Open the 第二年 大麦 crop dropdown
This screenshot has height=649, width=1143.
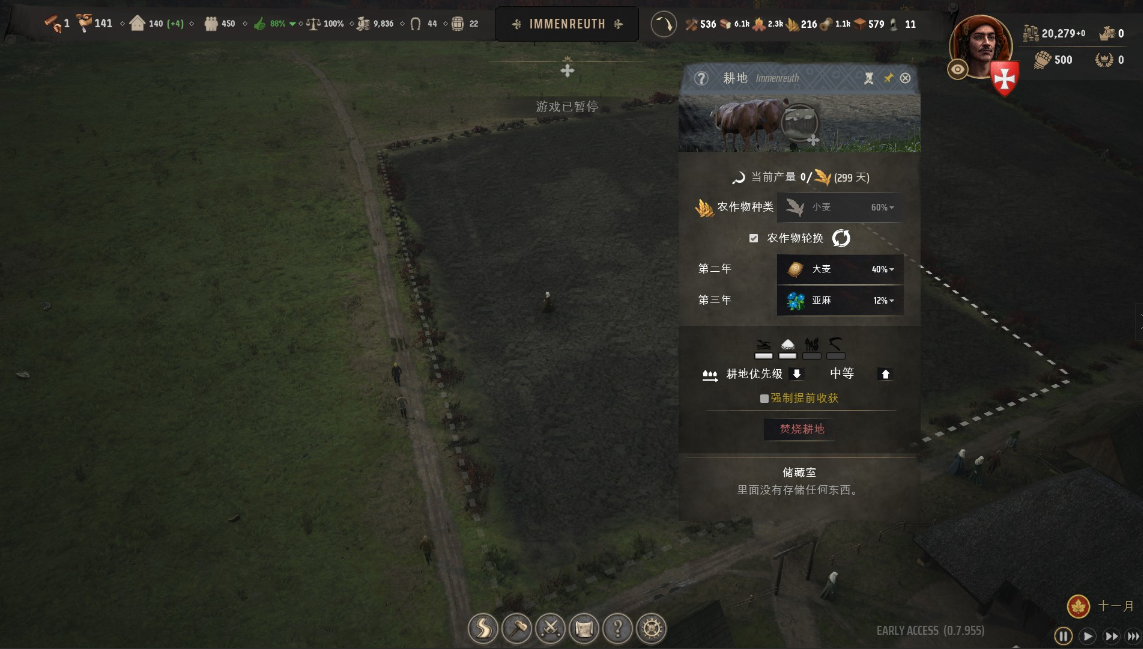click(840, 269)
